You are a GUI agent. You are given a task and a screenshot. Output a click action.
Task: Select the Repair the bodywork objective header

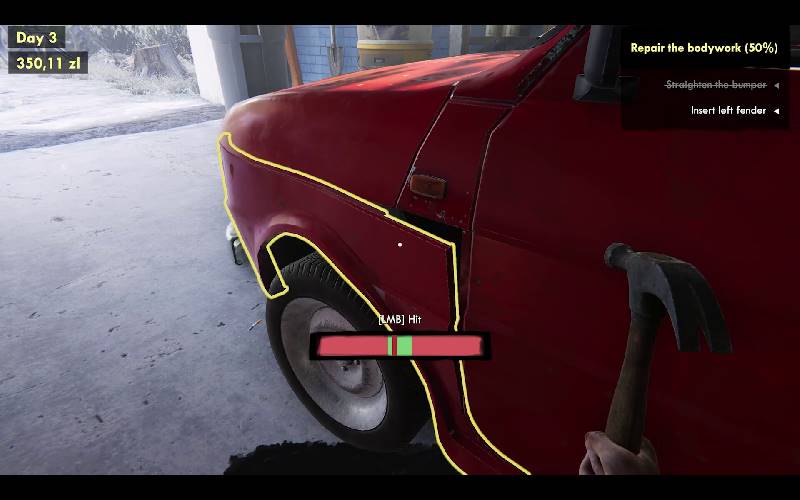703,48
